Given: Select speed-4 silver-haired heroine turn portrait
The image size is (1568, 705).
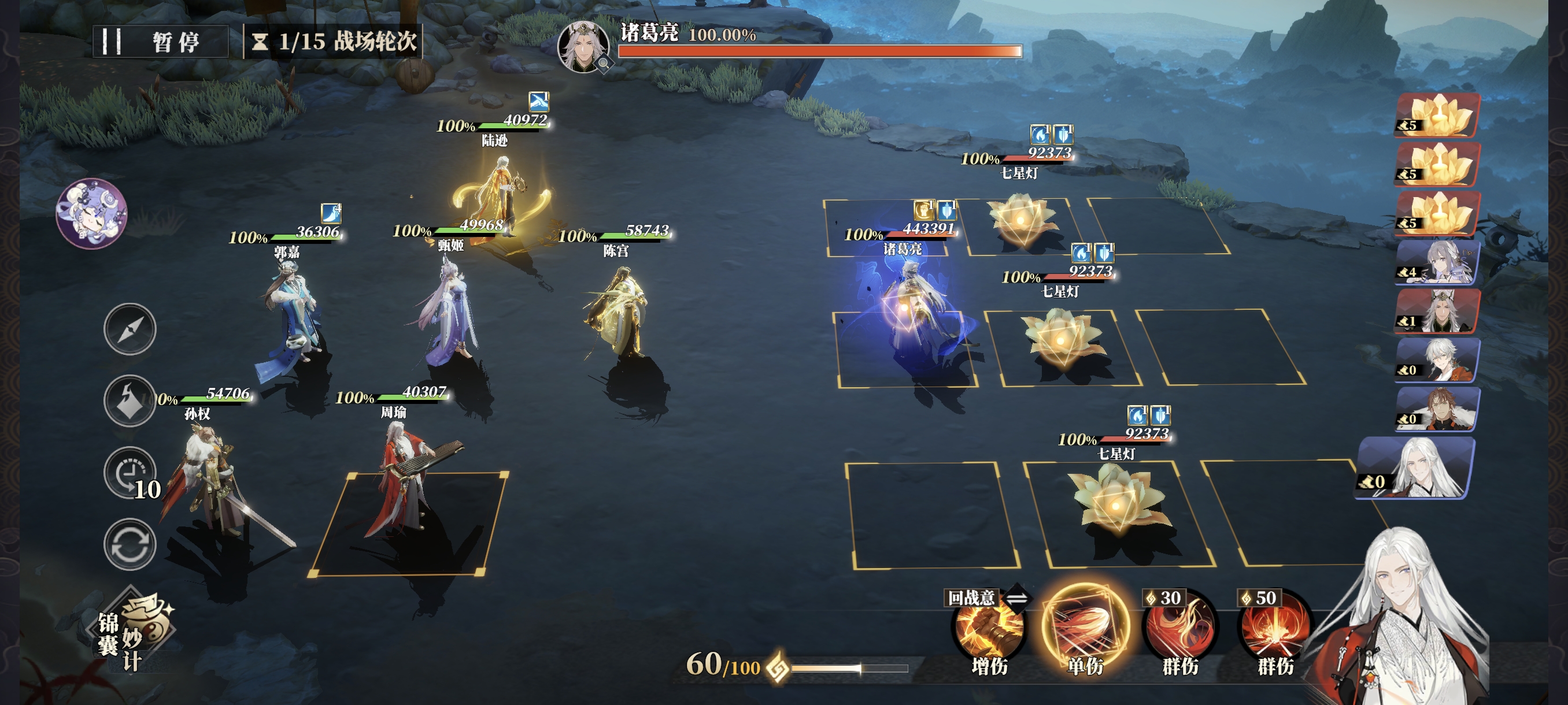Looking at the screenshot, I should pos(1438,262).
